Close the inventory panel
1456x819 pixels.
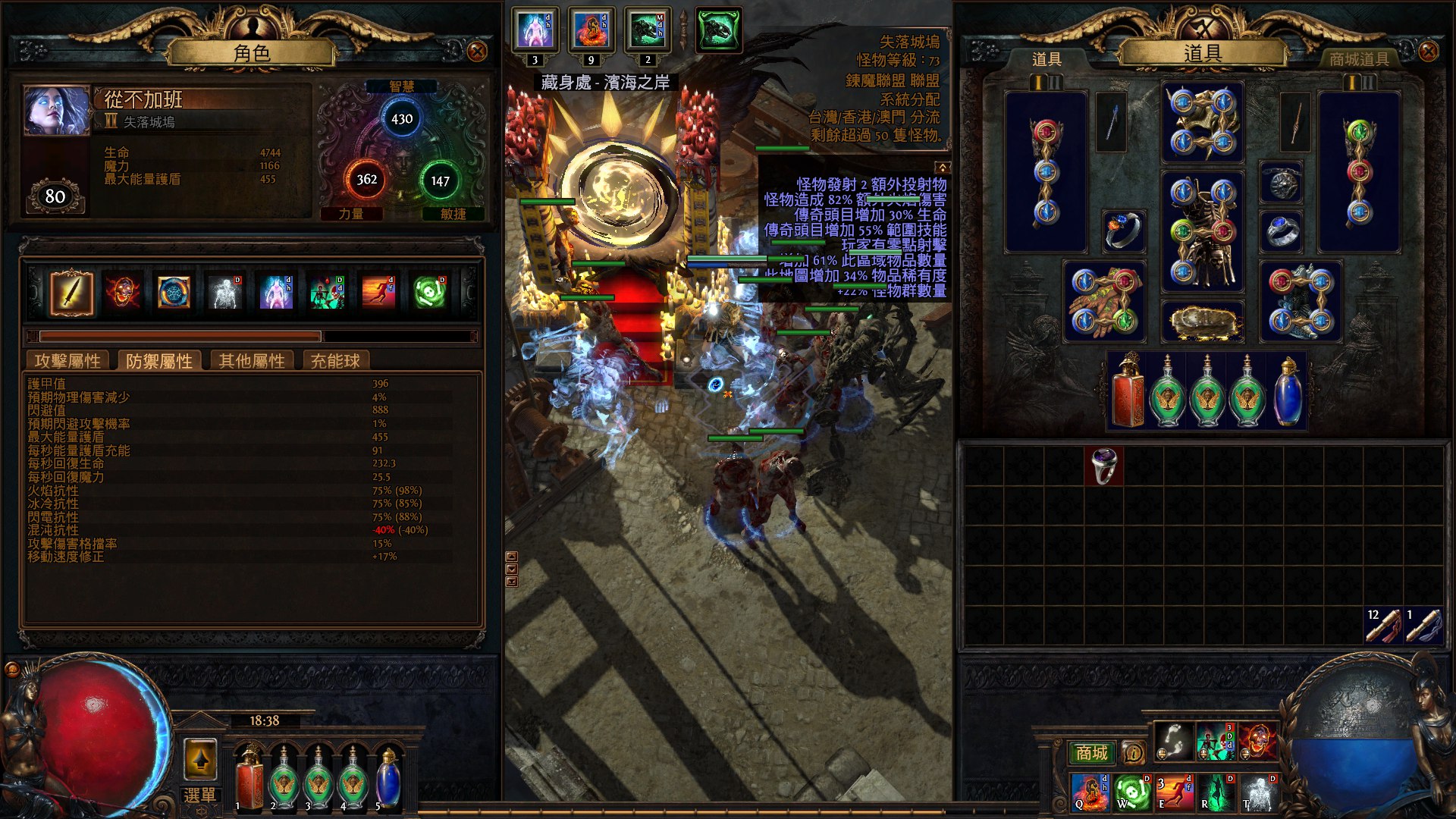coord(1429,52)
